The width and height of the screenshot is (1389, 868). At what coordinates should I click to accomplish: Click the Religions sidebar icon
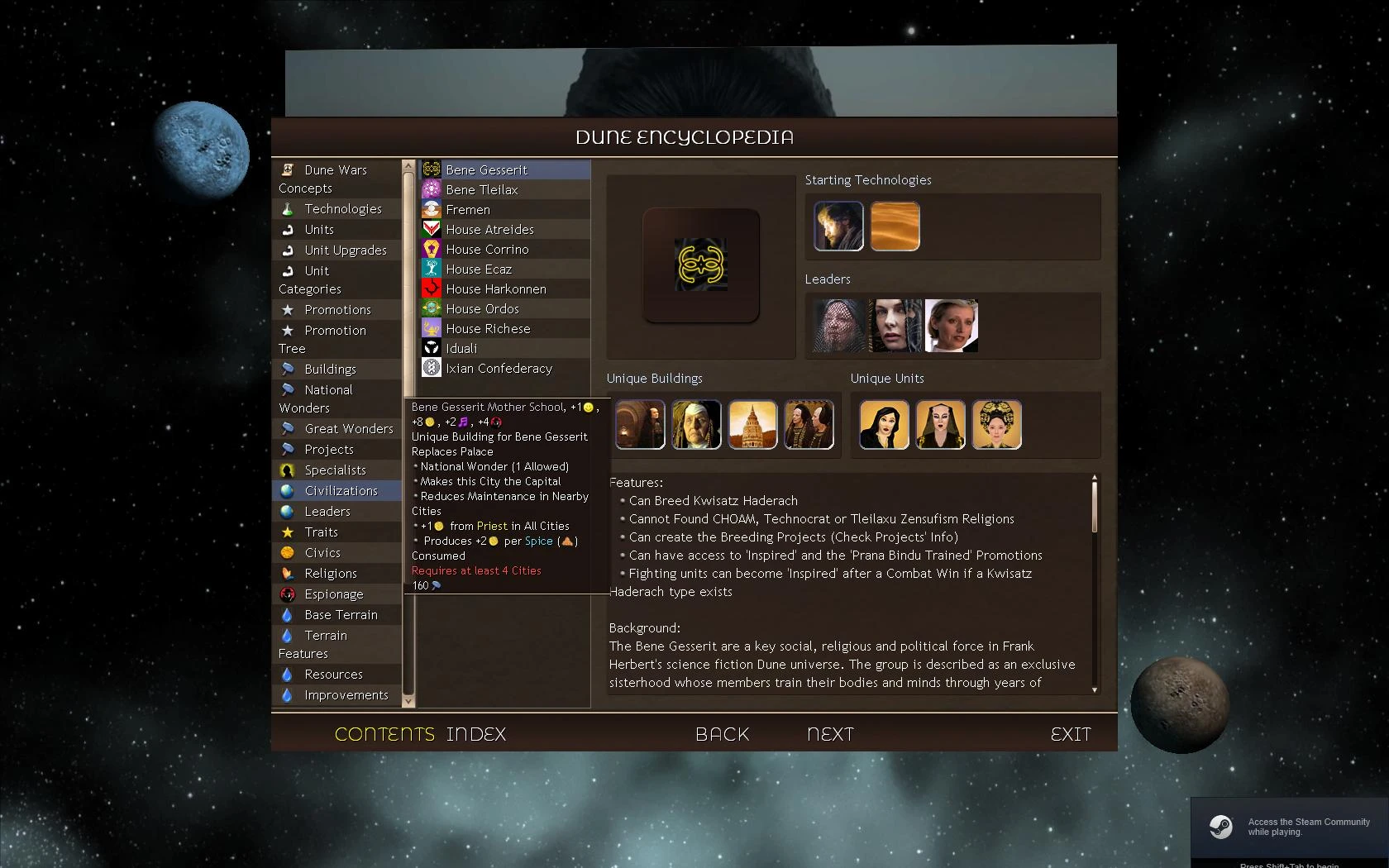pyautogui.click(x=288, y=573)
